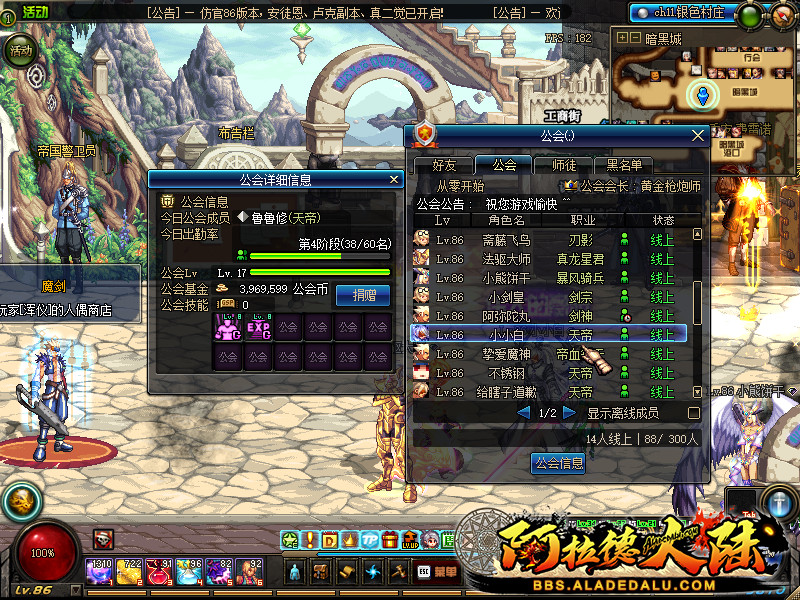This screenshot has width=800, height=600.
Task: Select the EXP guild skill icon
Action: (x=258, y=327)
